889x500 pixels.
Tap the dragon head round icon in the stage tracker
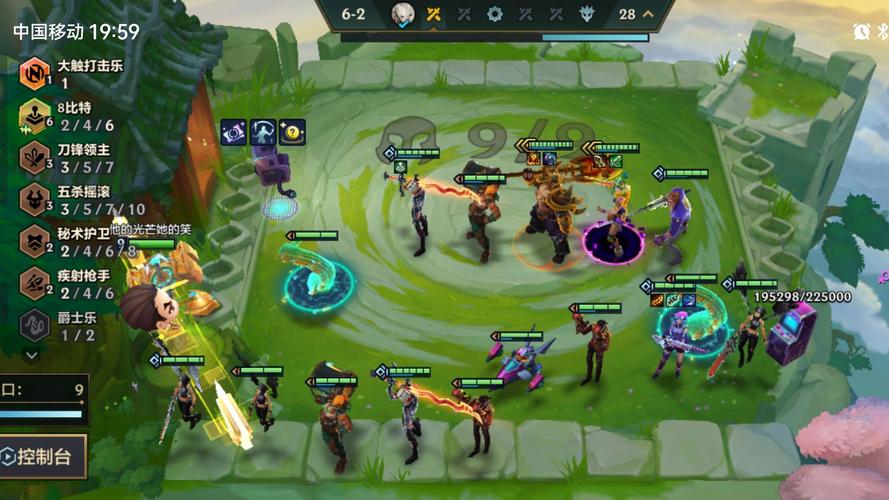pyautogui.click(x=586, y=14)
